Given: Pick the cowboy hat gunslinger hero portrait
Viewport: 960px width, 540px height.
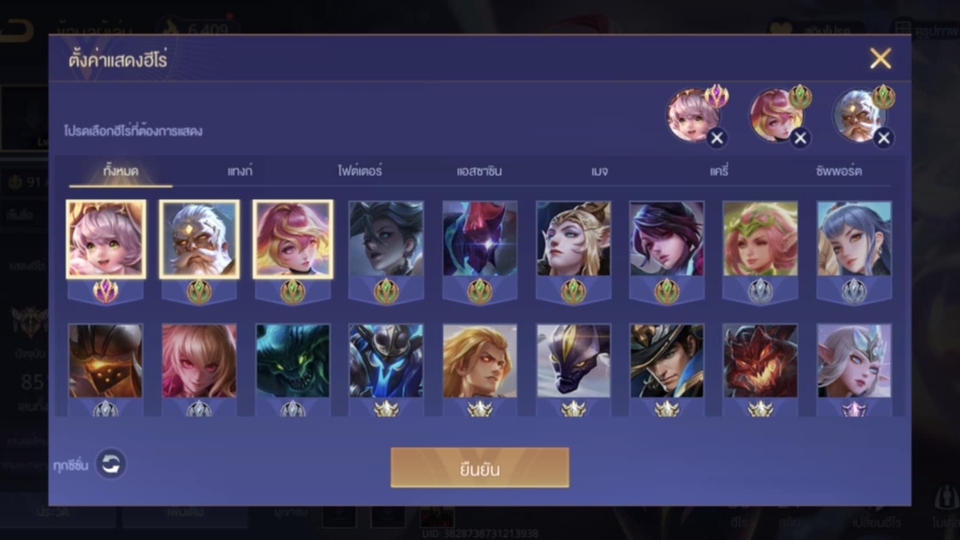Looking at the screenshot, I should pyautogui.click(x=667, y=360).
